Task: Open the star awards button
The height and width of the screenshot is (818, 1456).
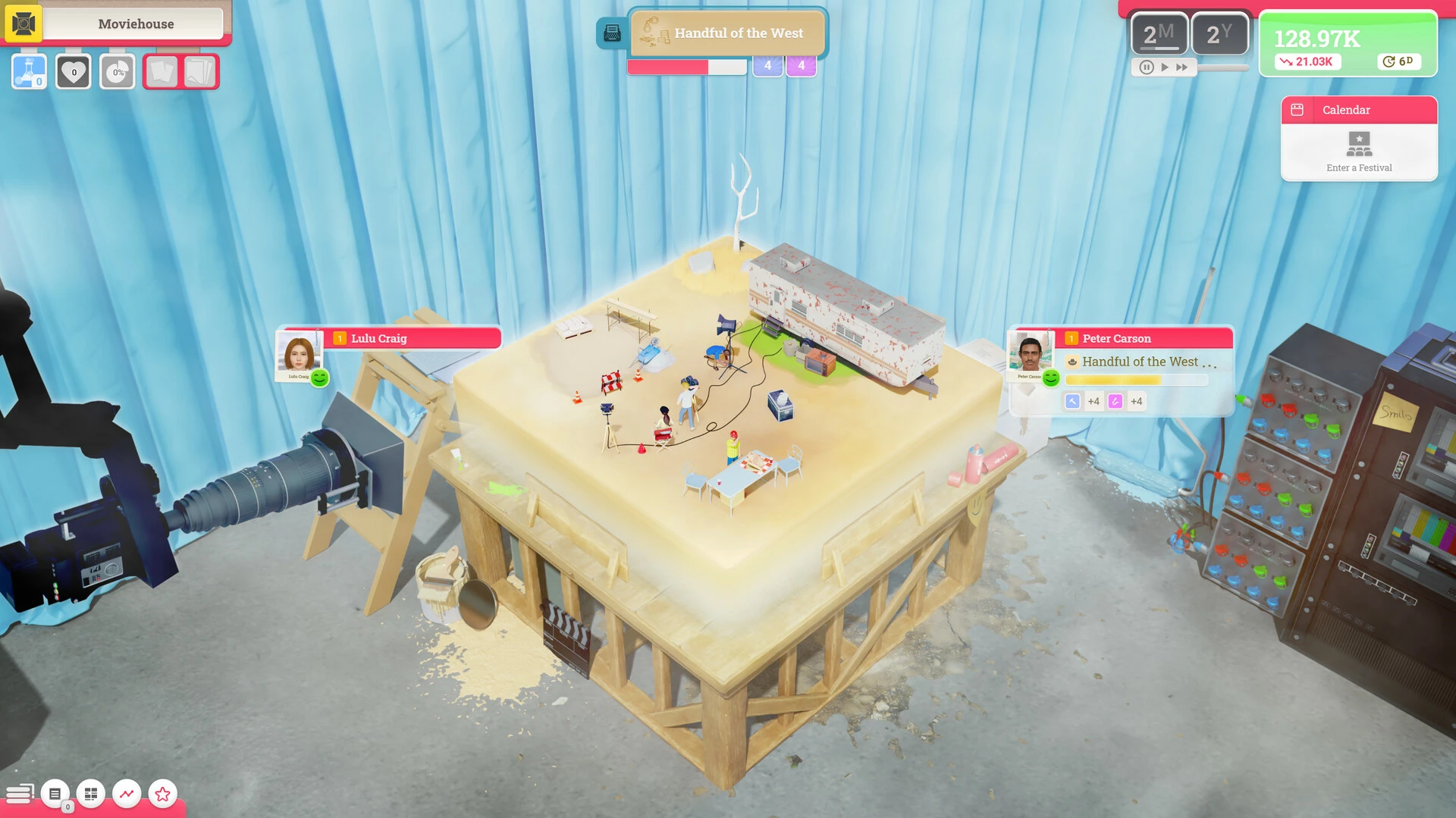Action: (162, 794)
